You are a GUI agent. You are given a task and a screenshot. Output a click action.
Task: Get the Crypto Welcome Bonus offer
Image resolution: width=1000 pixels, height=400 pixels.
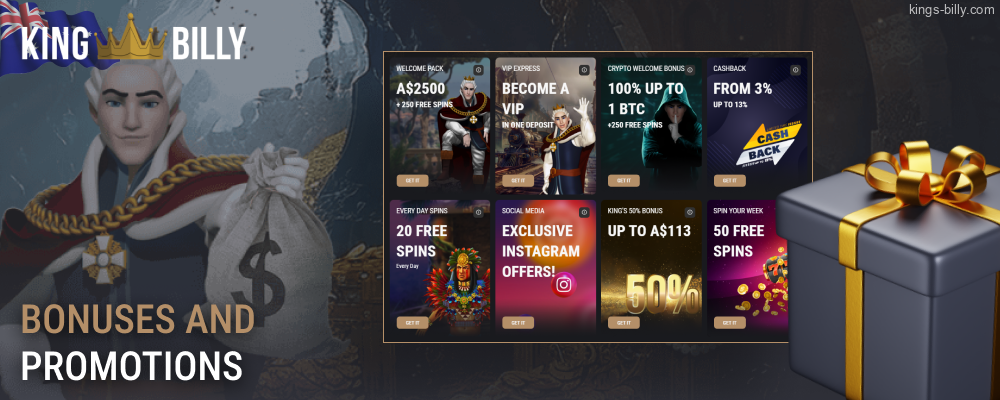(x=623, y=181)
